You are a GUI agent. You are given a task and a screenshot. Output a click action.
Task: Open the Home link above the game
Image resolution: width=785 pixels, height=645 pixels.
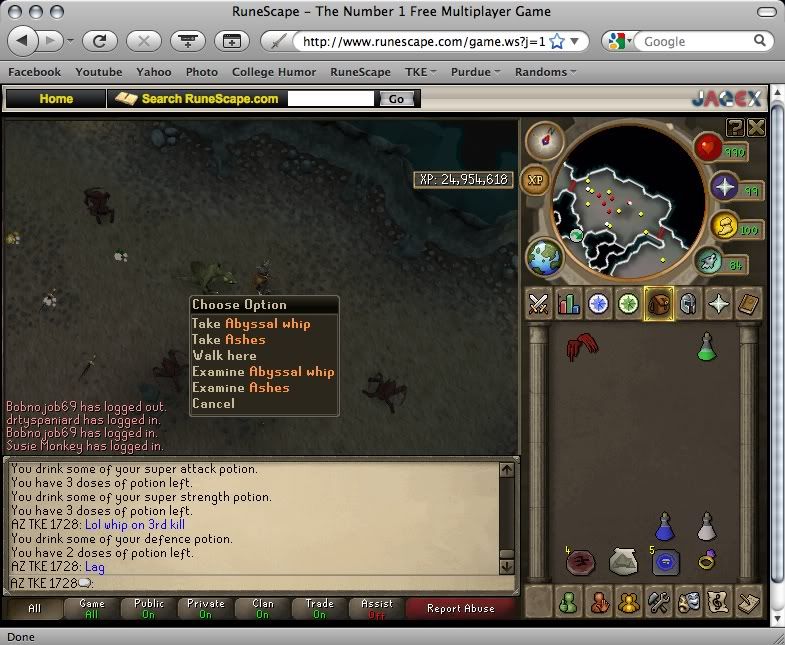pyautogui.click(x=56, y=99)
